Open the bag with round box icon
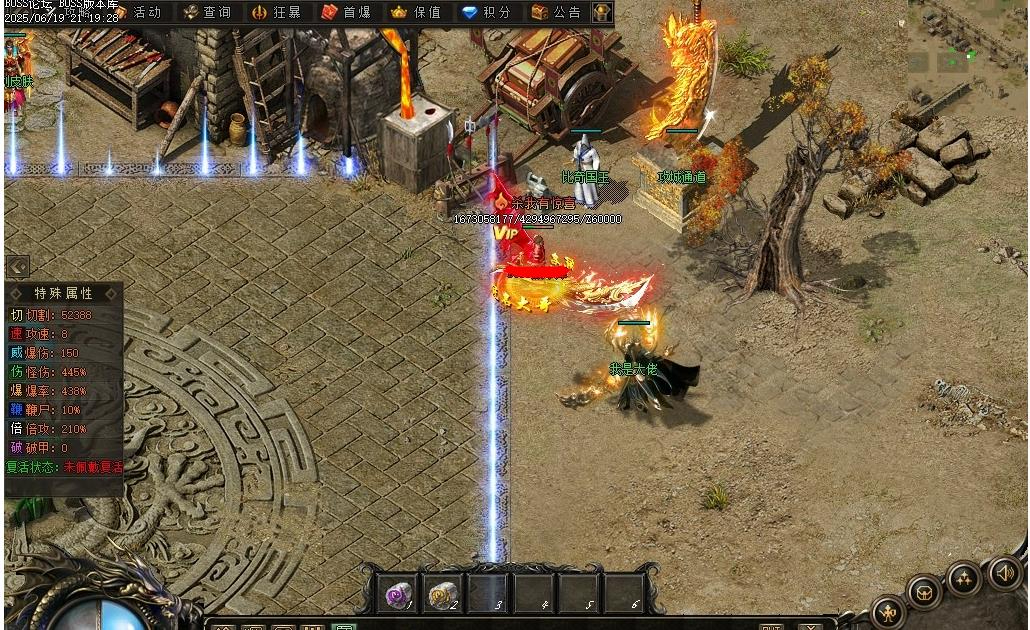Image resolution: width=1030 pixels, height=630 pixels. (x=924, y=591)
